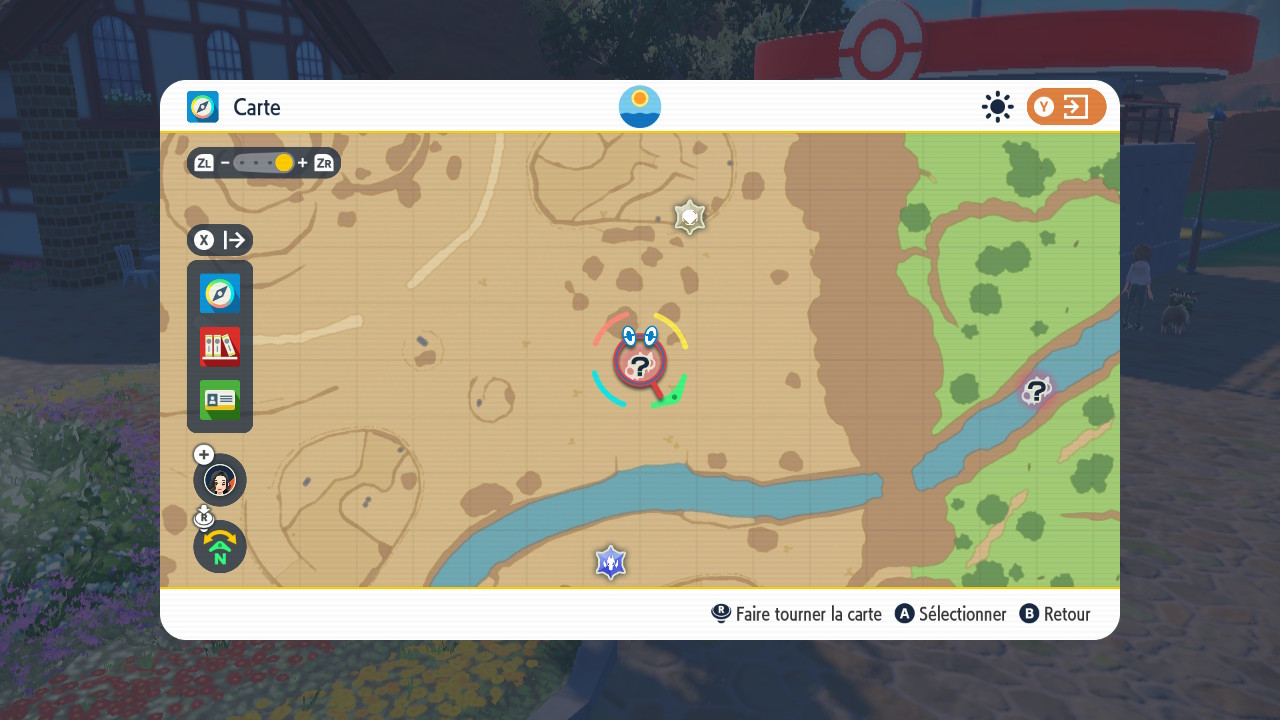Click the central mystery marker under the cursor
Viewport: 1280px width, 720px height.
[x=639, y=366]
